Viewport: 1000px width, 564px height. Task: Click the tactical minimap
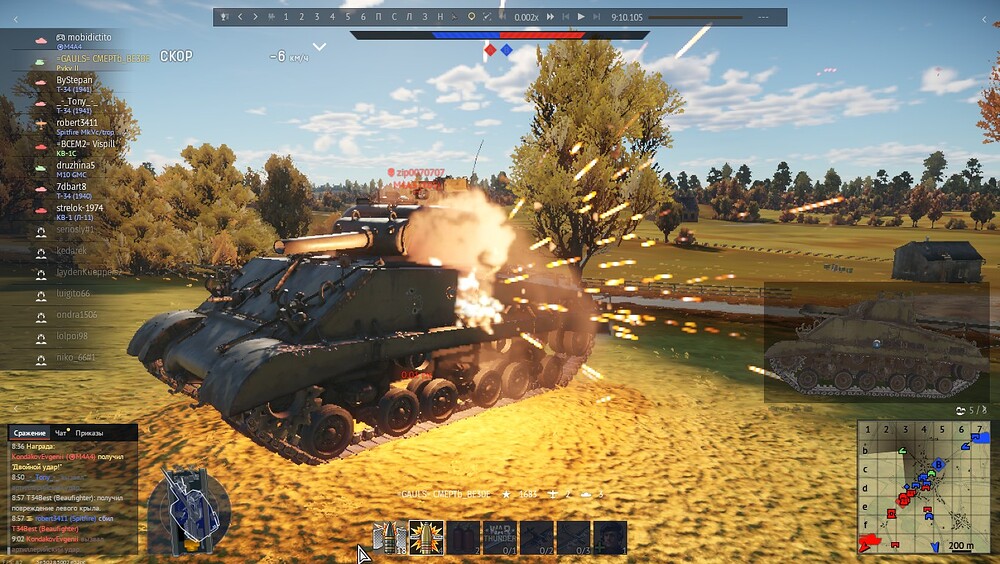pyautogui.click(x=924, y=486)
